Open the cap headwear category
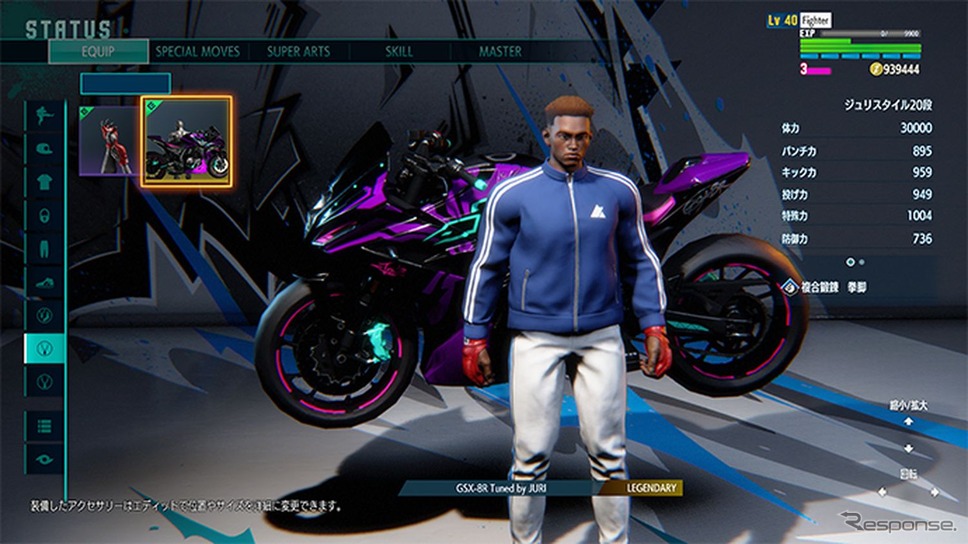 click(44, 148)
